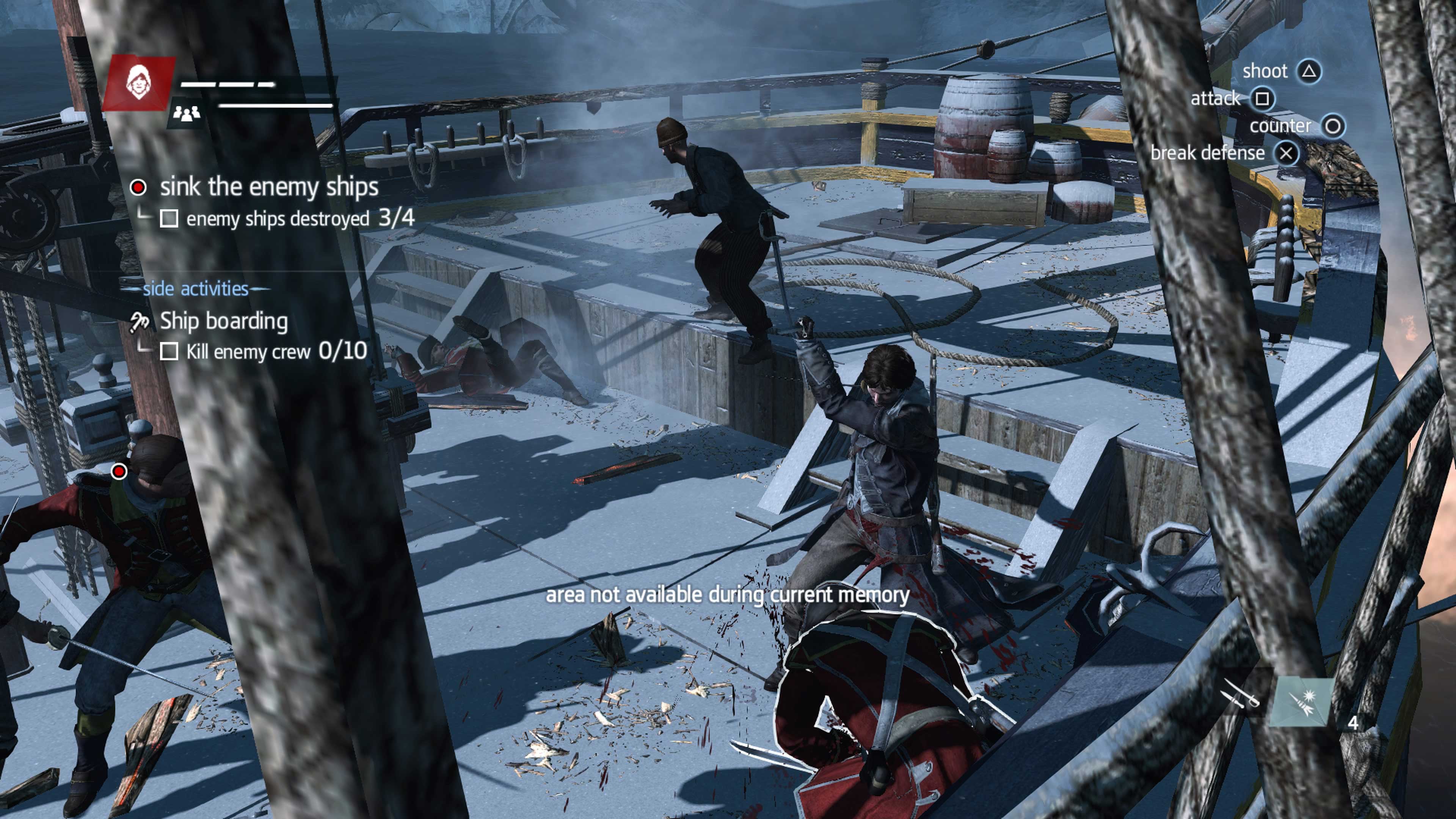Click the red target marker on the enemy
The width and height of the screenshot is (1456, 819).
point(119,471)
